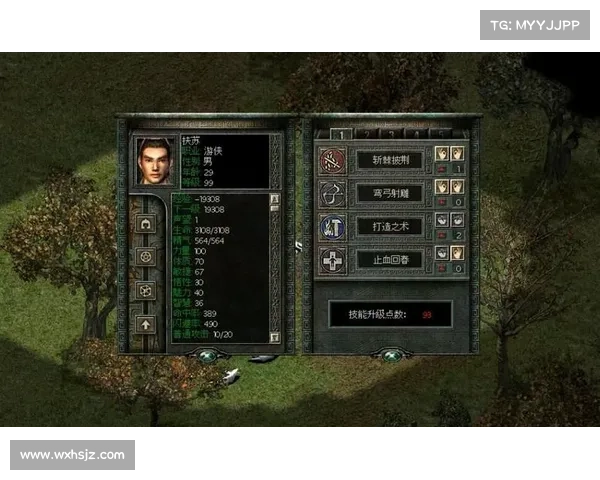Click the stats list scroll-up arrow
The width and height of the screenshot is (600, 480).
tap(276, 199)
